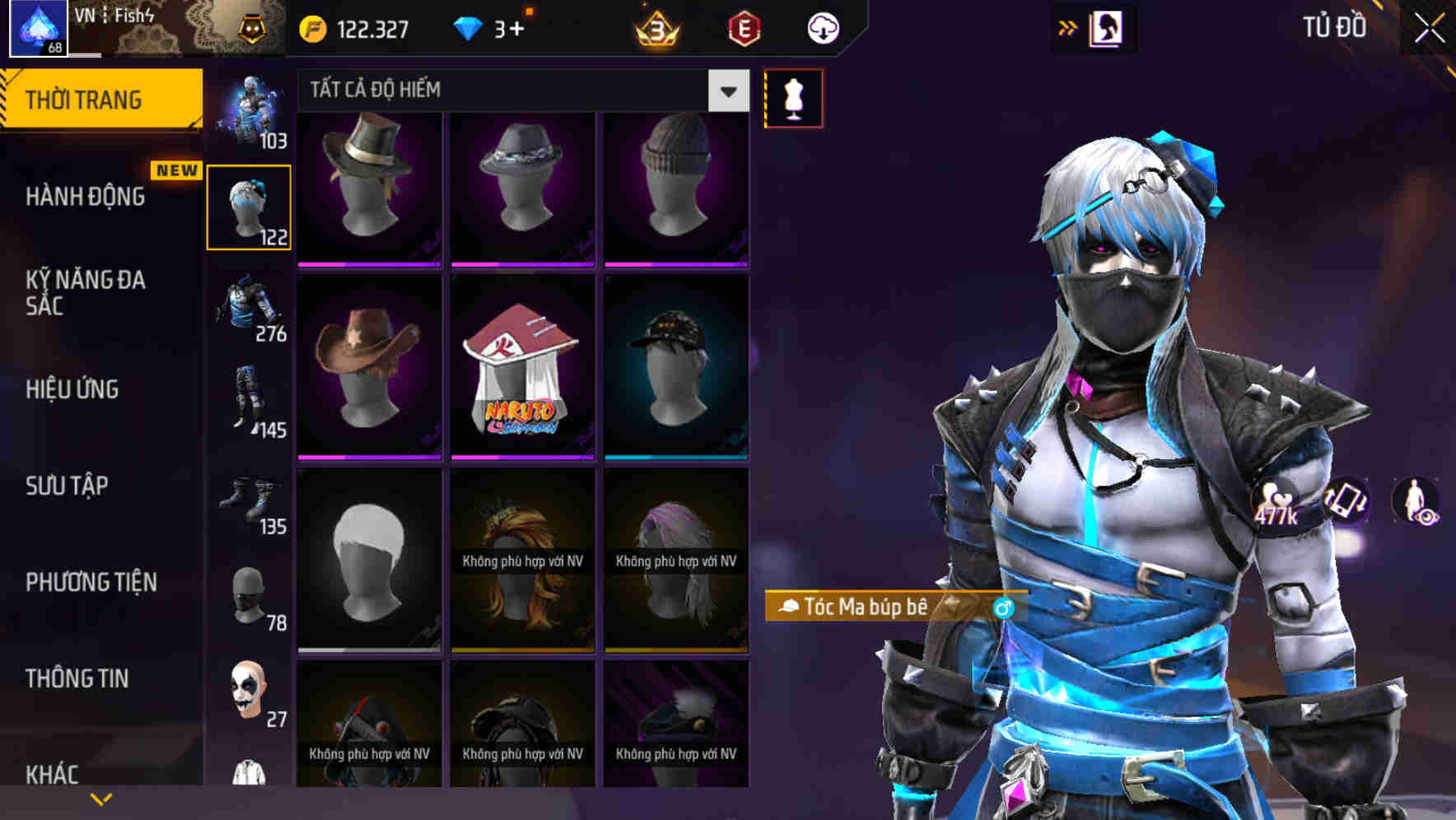The image size is (1456, 820).
Task: Click the PHƯƠNG TIỆN category button
Action: (91, 582)
